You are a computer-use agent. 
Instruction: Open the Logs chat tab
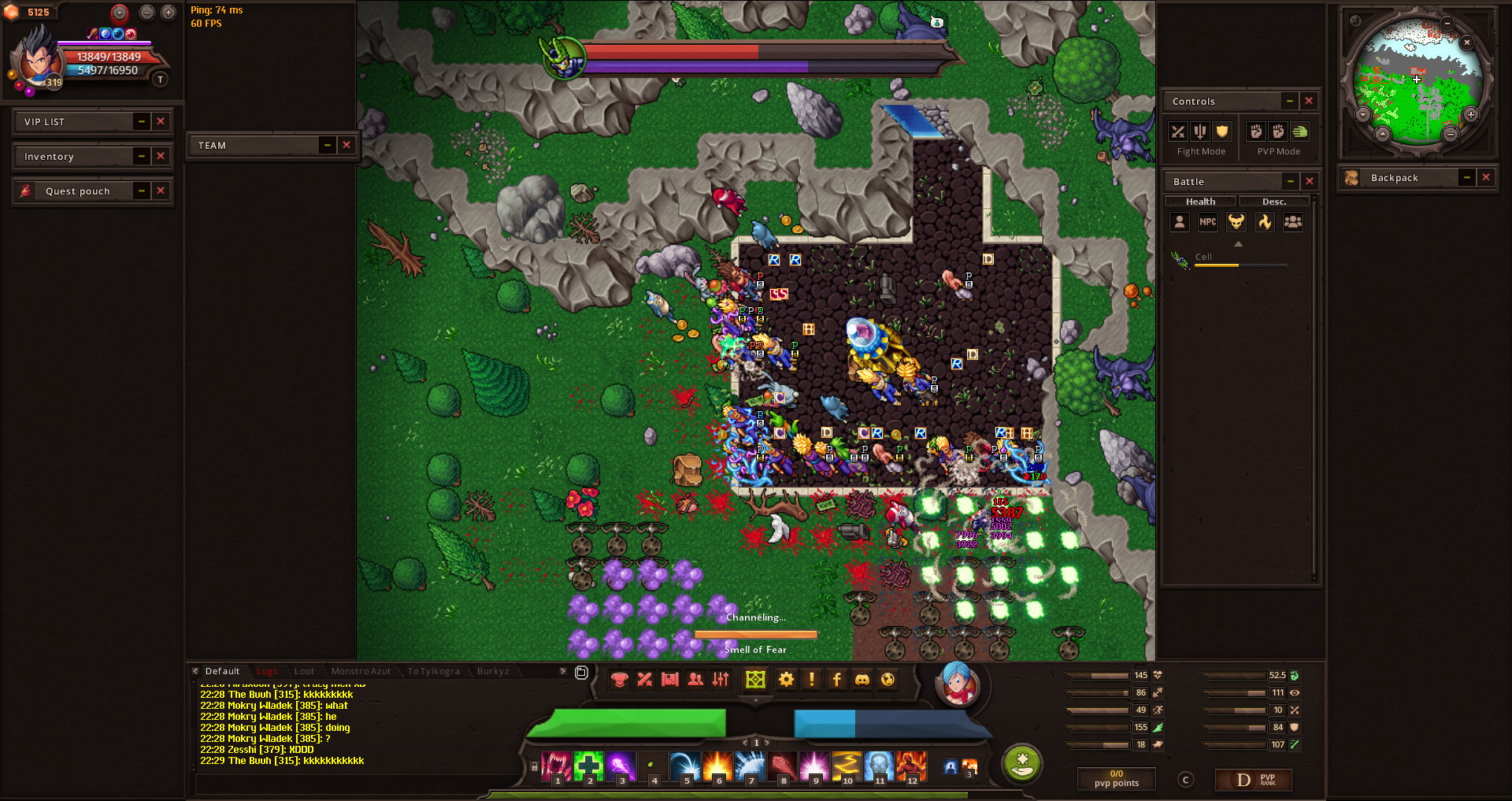(267, 671)
